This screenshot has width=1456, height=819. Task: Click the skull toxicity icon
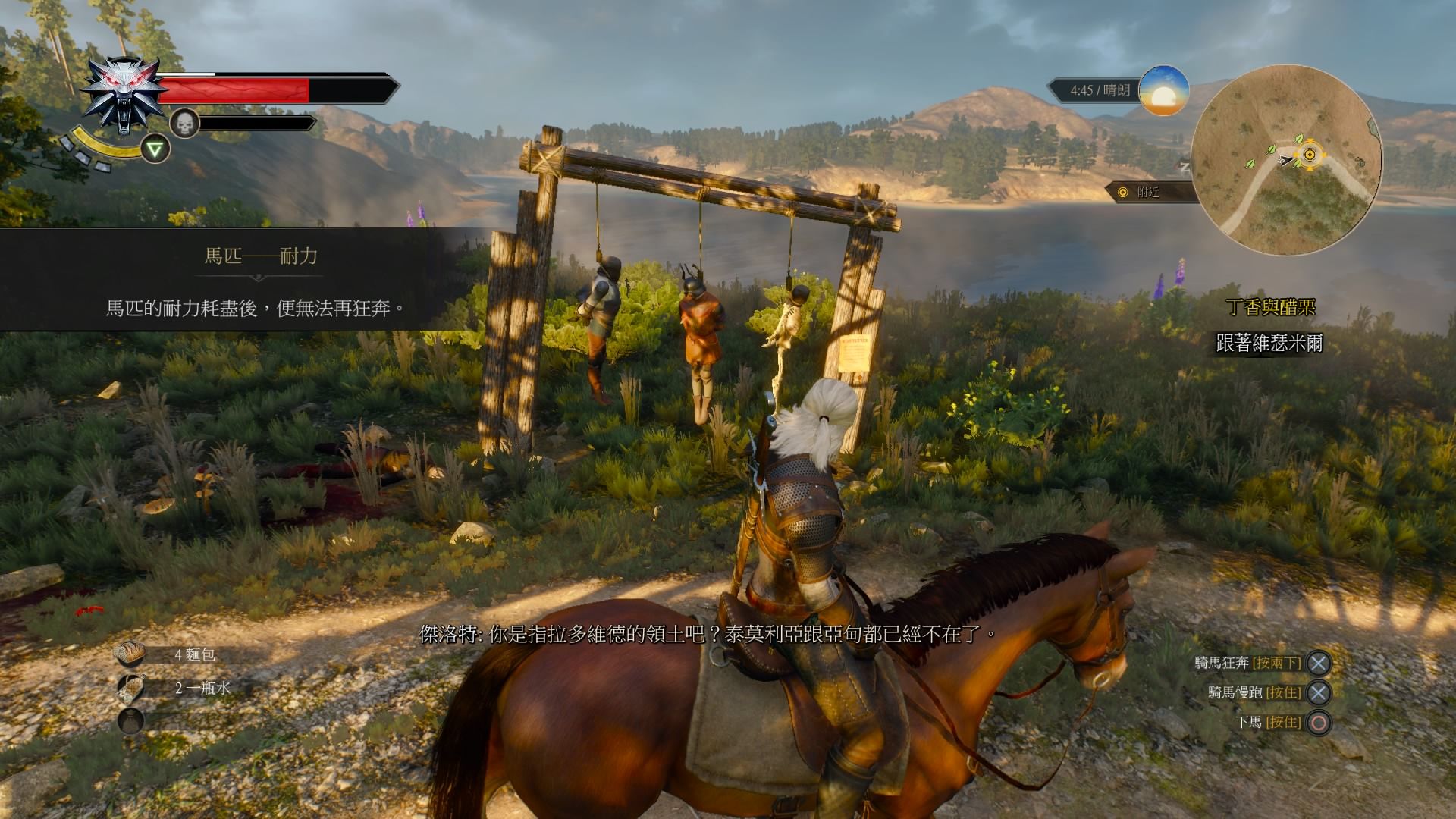184,123
